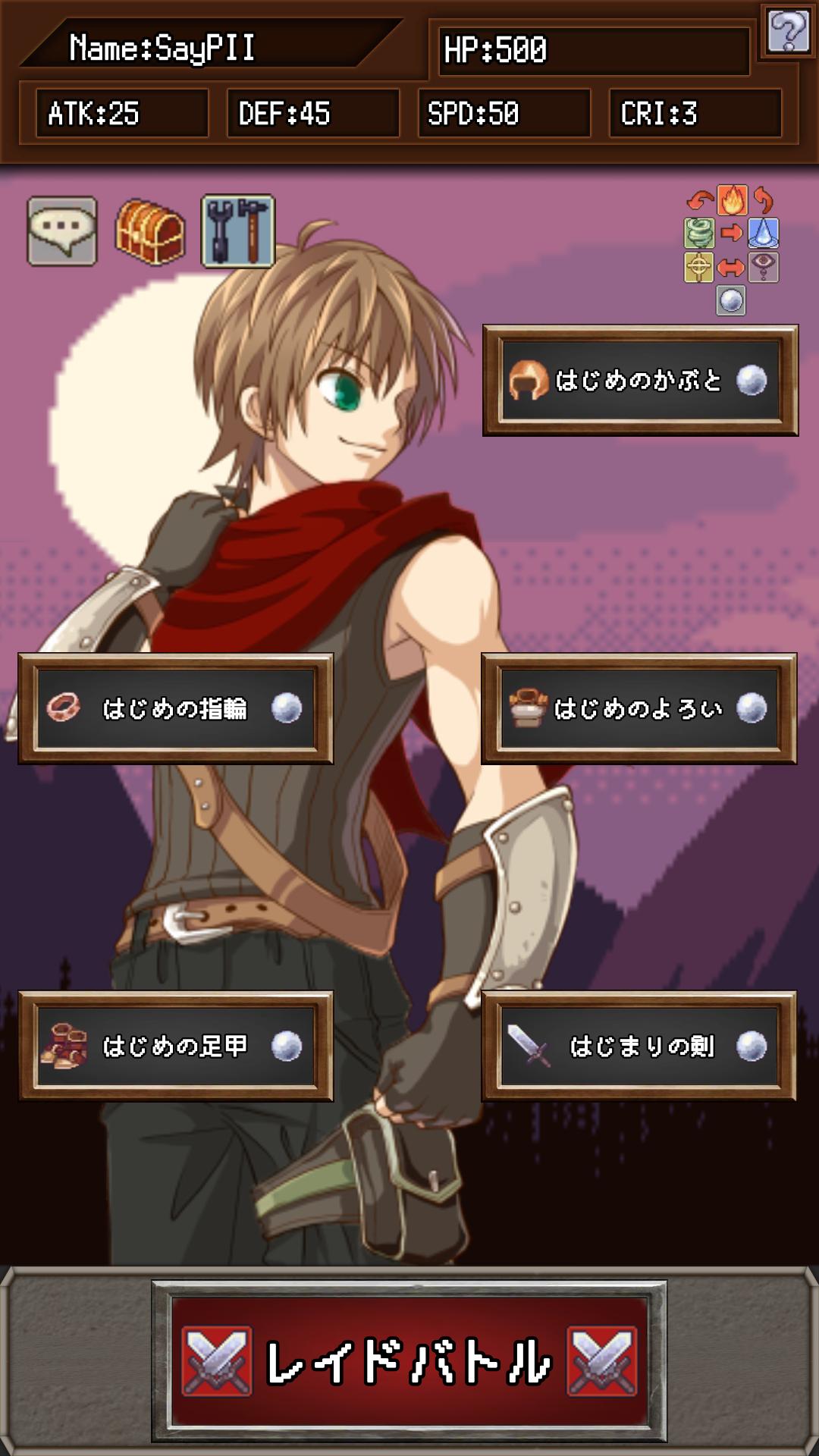Image resolution: width=819 pixels, height=1456 pixels.
Task: Open the wrench and hammer crafting menu
Action: 238,231
